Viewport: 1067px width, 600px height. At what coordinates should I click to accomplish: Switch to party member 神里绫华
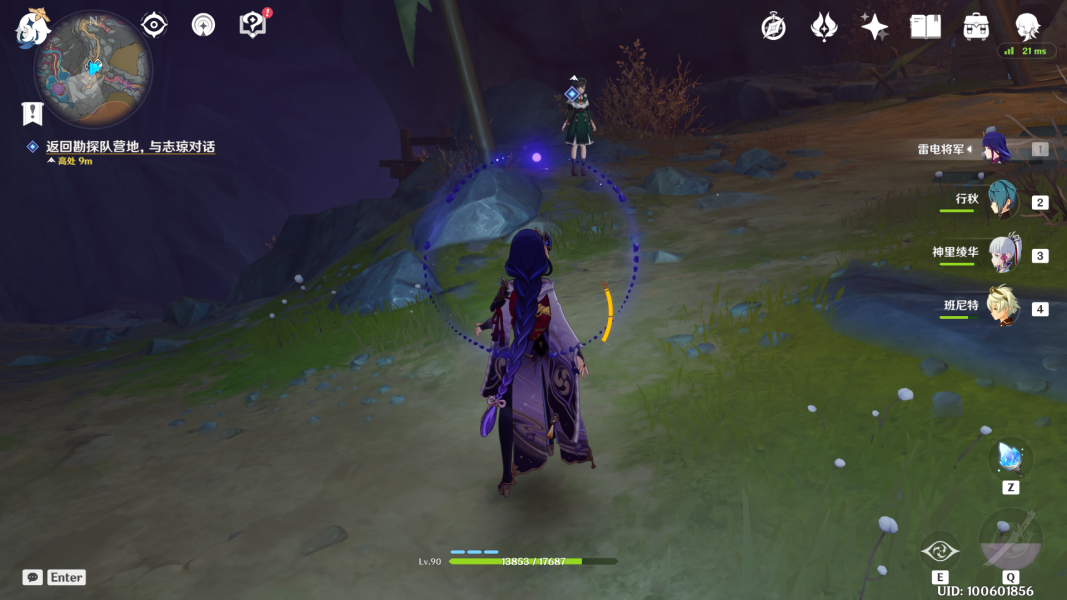pos(1003,254)
